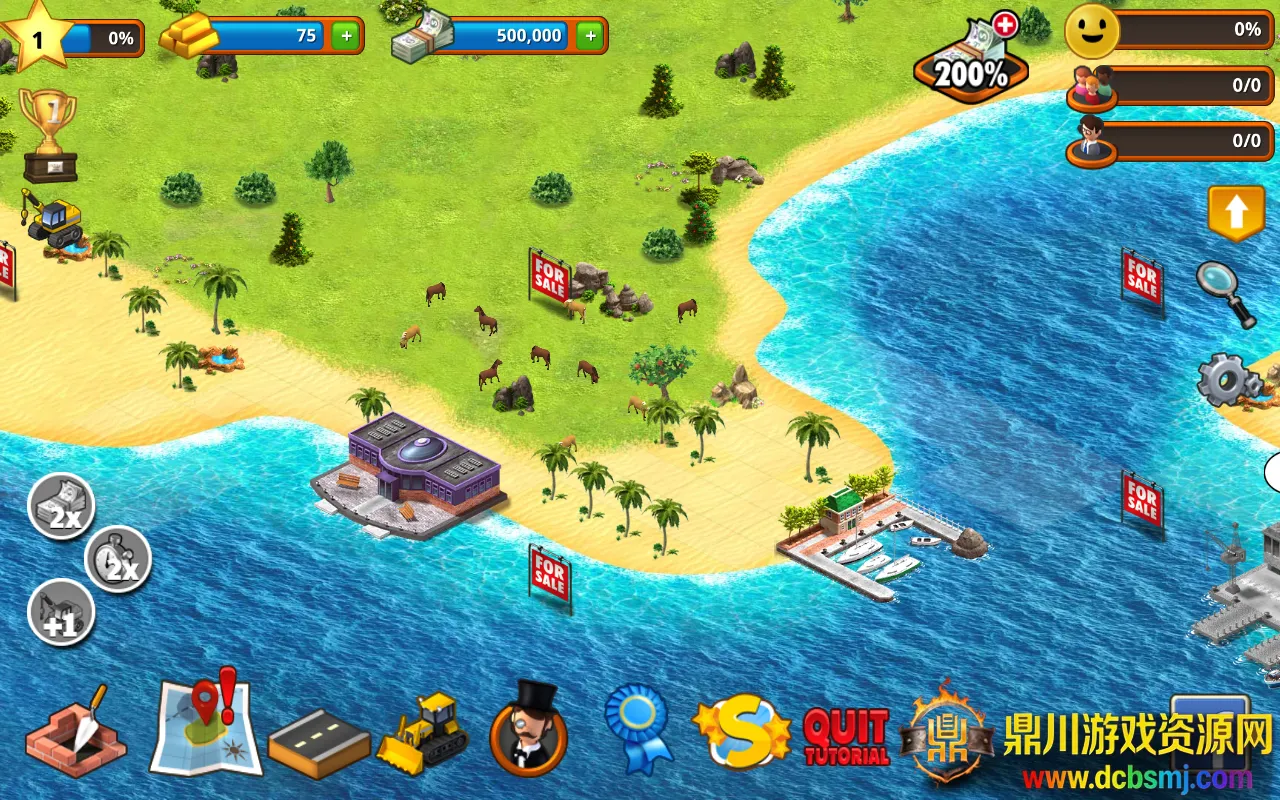The width and height of the screenshot is (1280, 800).
Task: Click the yellow up-arrow button
Action: pyautogui.click(x=1236, y=212)
